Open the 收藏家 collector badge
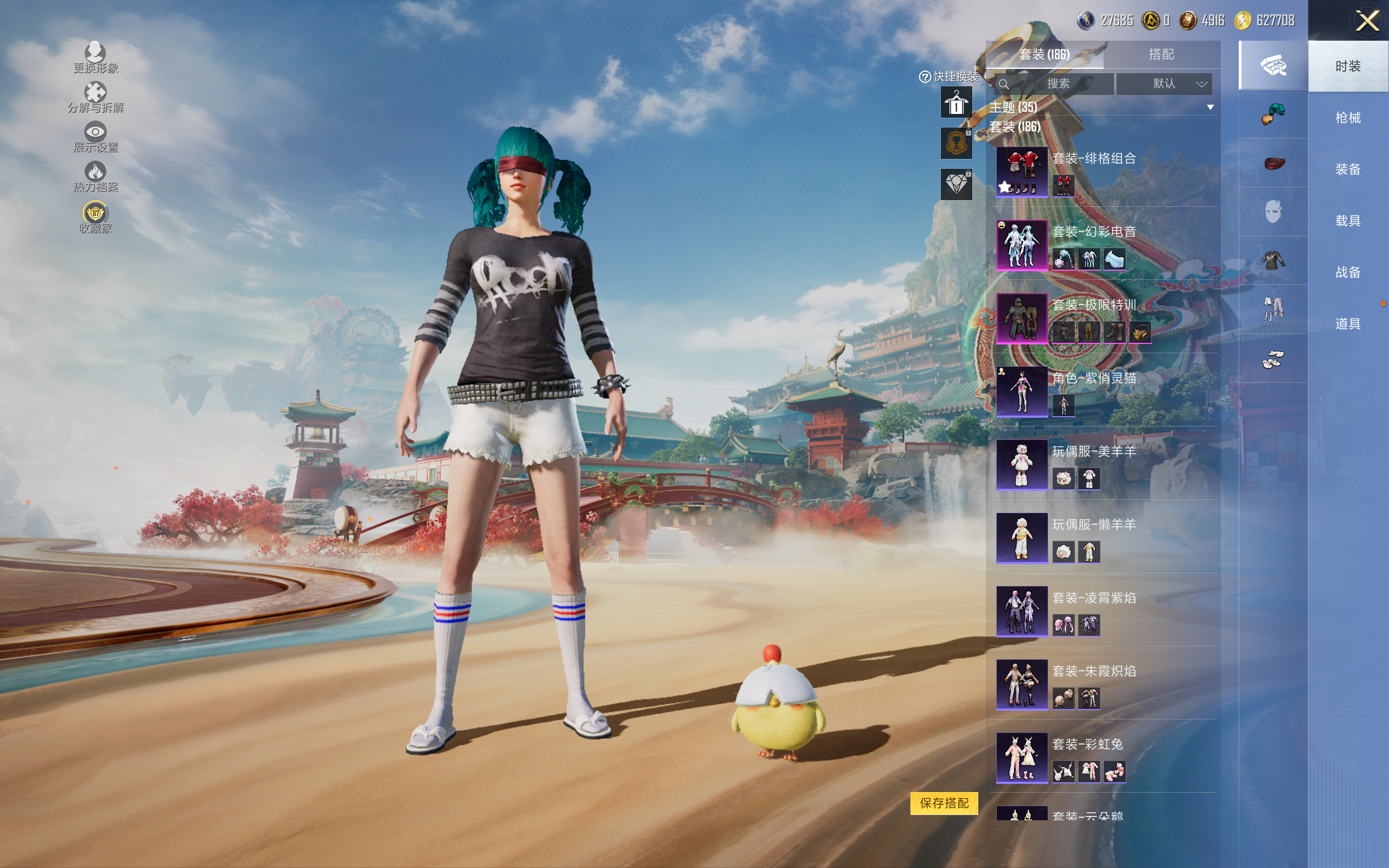1389x868 pixels. (x=95, y=217)
